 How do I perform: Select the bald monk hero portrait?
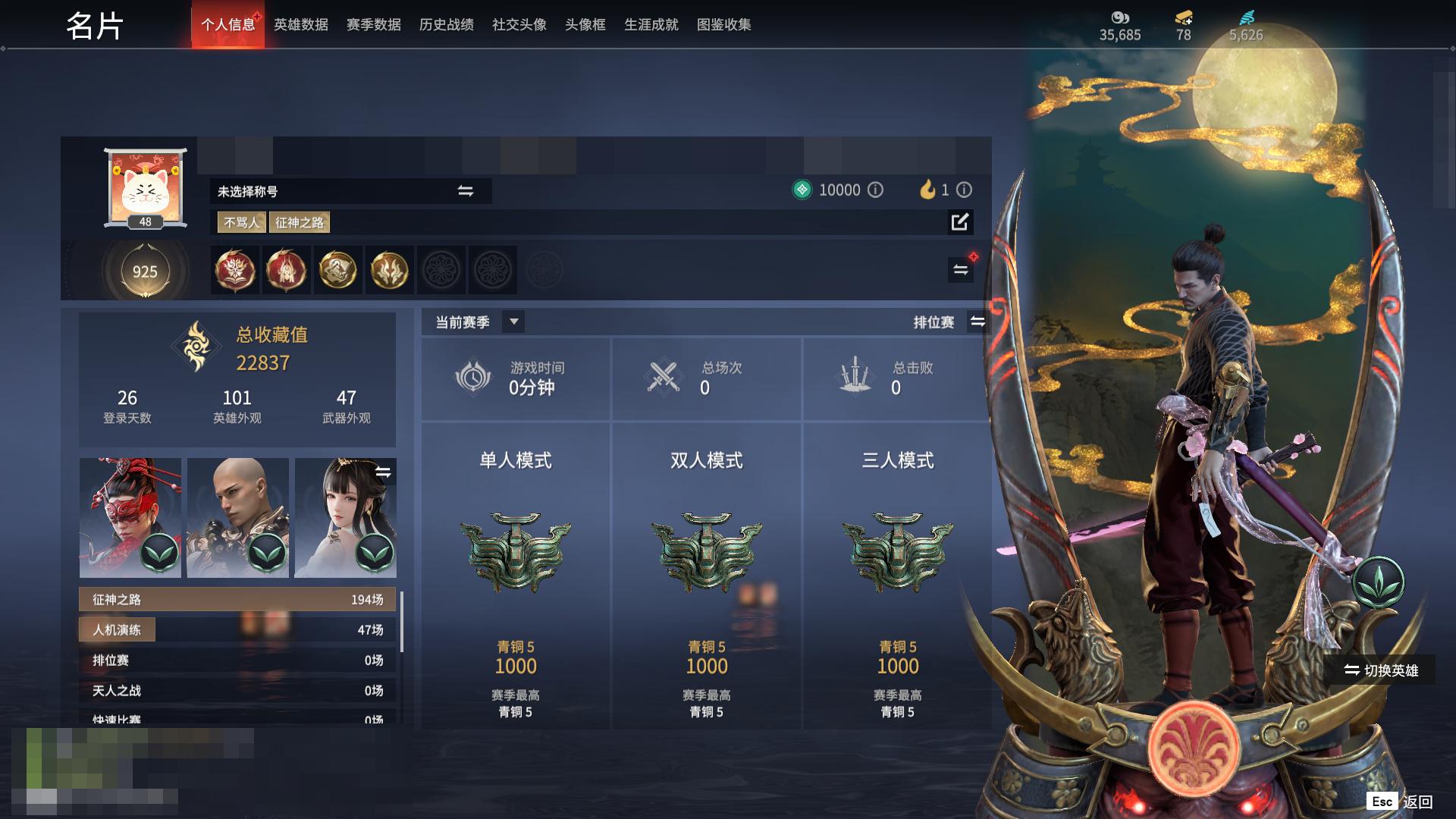pos(238,517)
